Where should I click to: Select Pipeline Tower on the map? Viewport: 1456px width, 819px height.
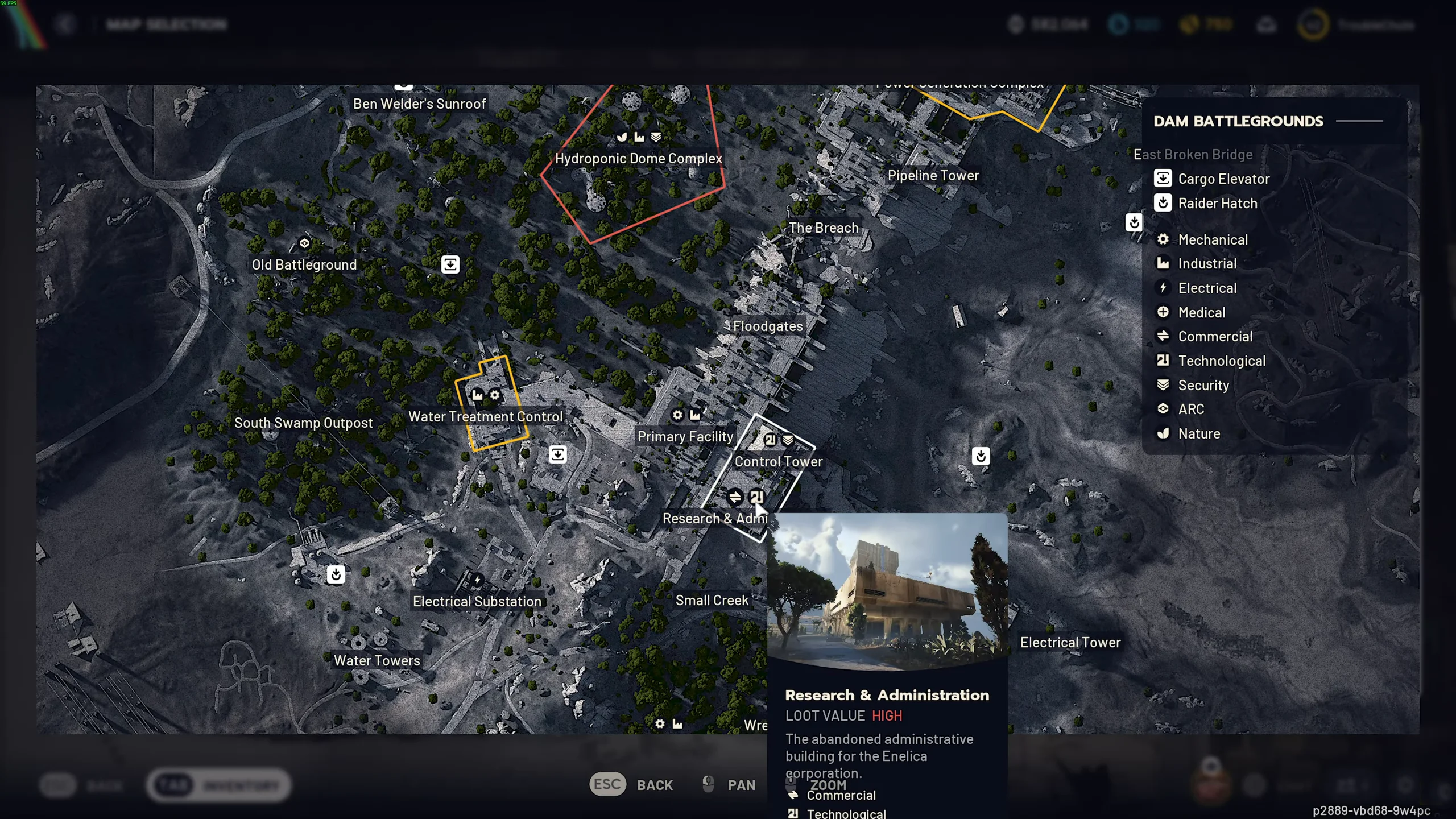click(x=933, y=175)
